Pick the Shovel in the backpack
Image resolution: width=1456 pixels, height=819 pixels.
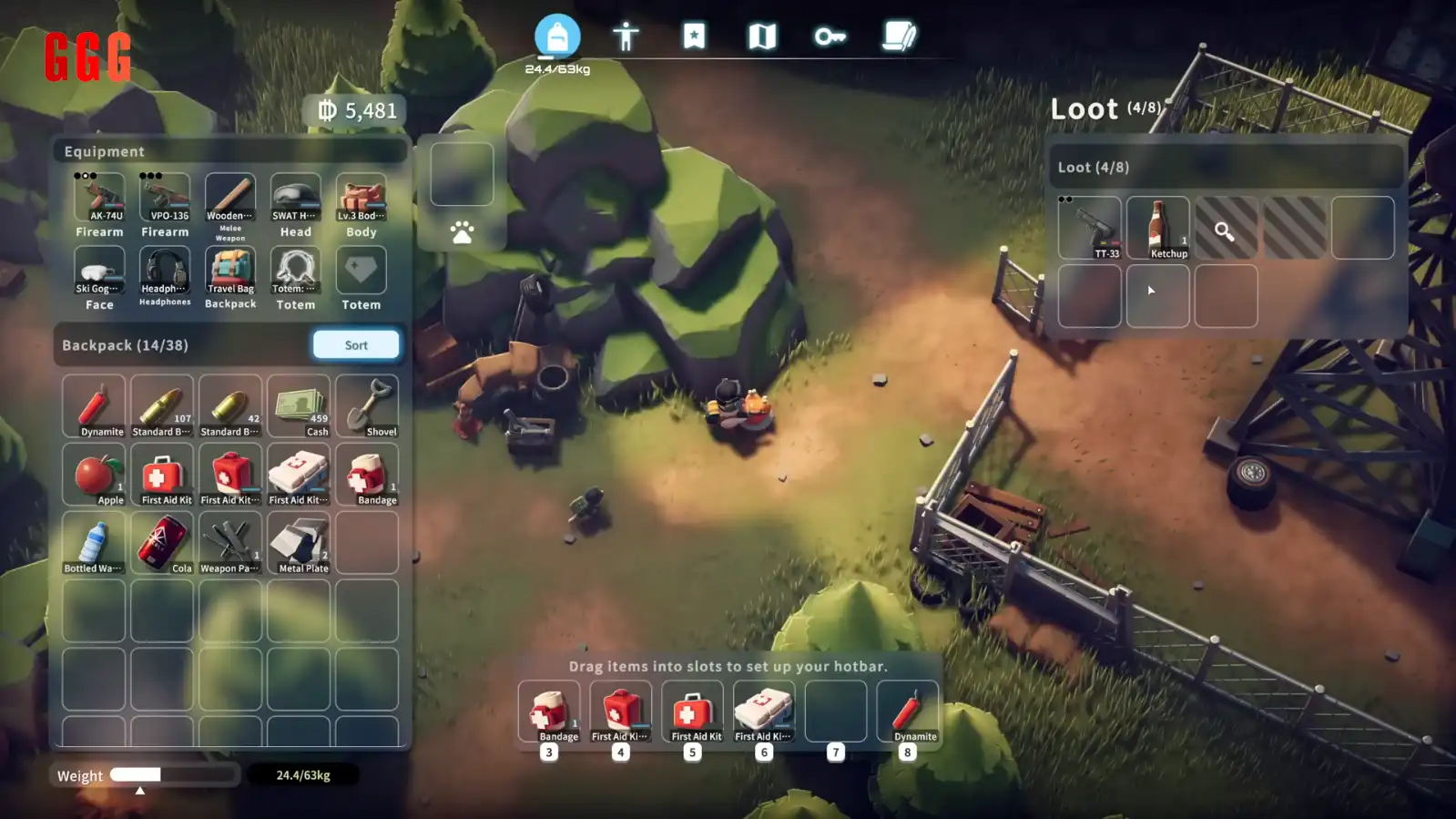coord(367,406)
